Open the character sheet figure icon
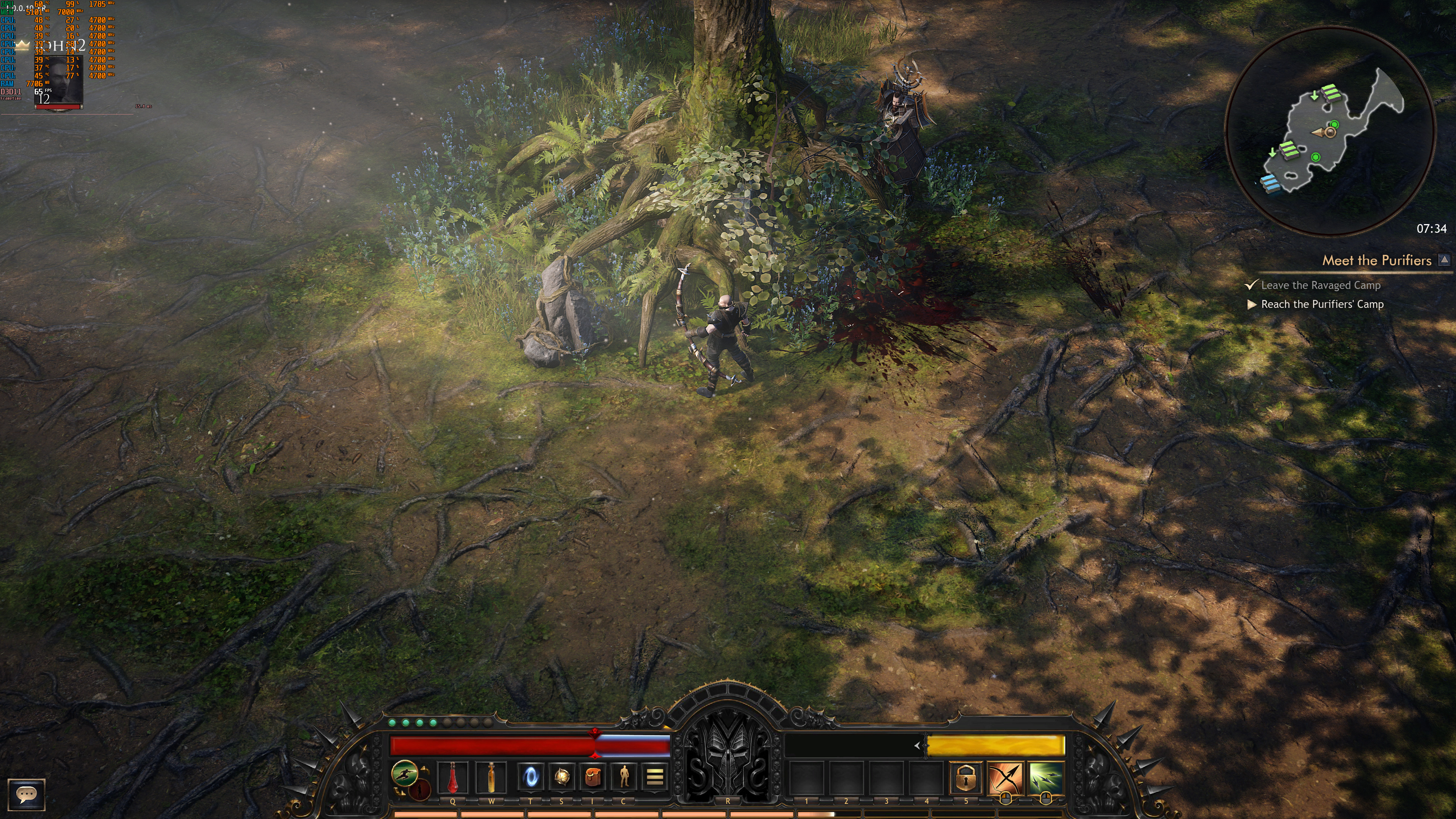The height and width of the screenshot is (819, 1456). click(x=623, y=777)
